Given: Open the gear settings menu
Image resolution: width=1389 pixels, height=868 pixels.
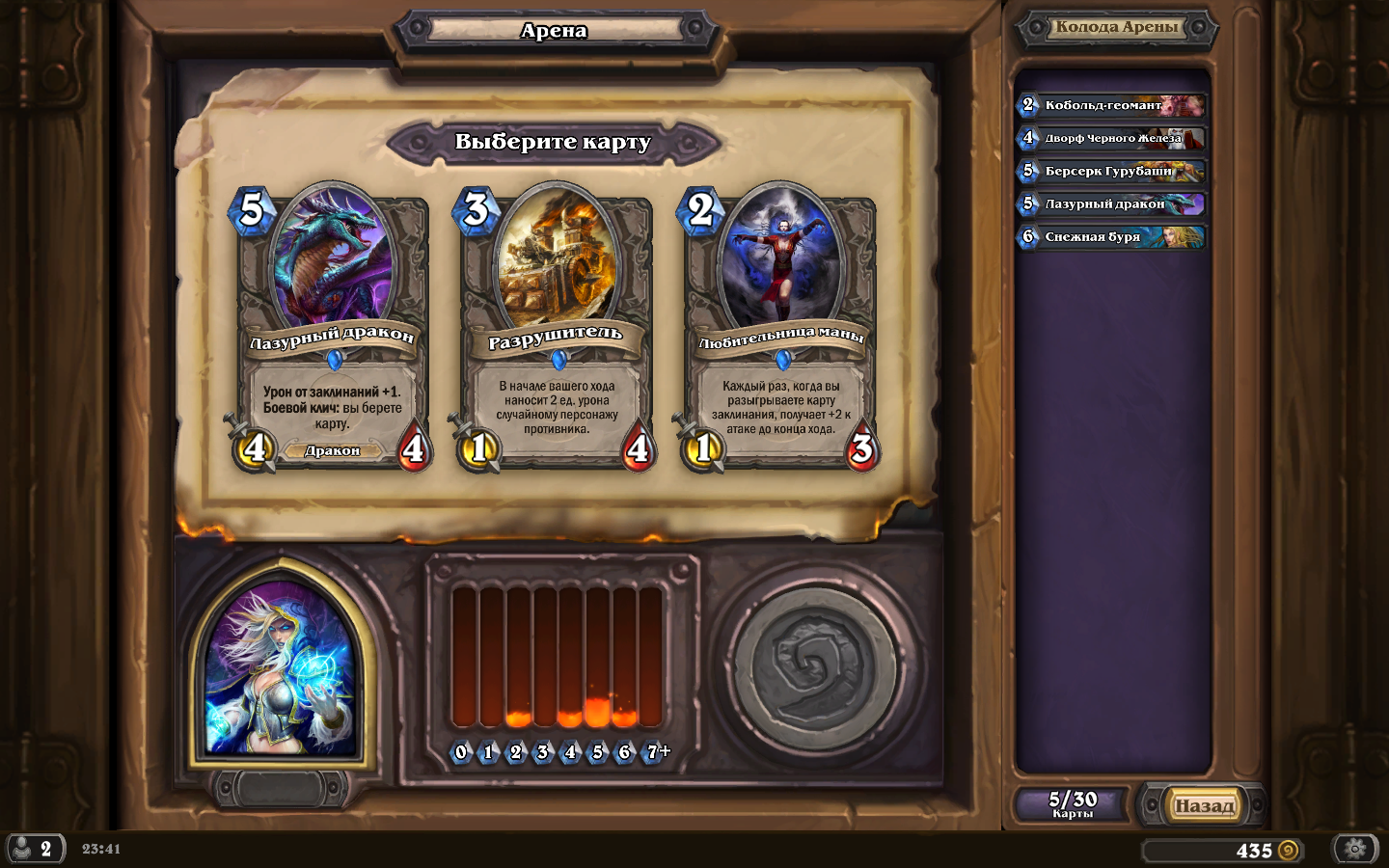Looking at the screenshot, I should pyautogui.click(x=1354, y=849).
